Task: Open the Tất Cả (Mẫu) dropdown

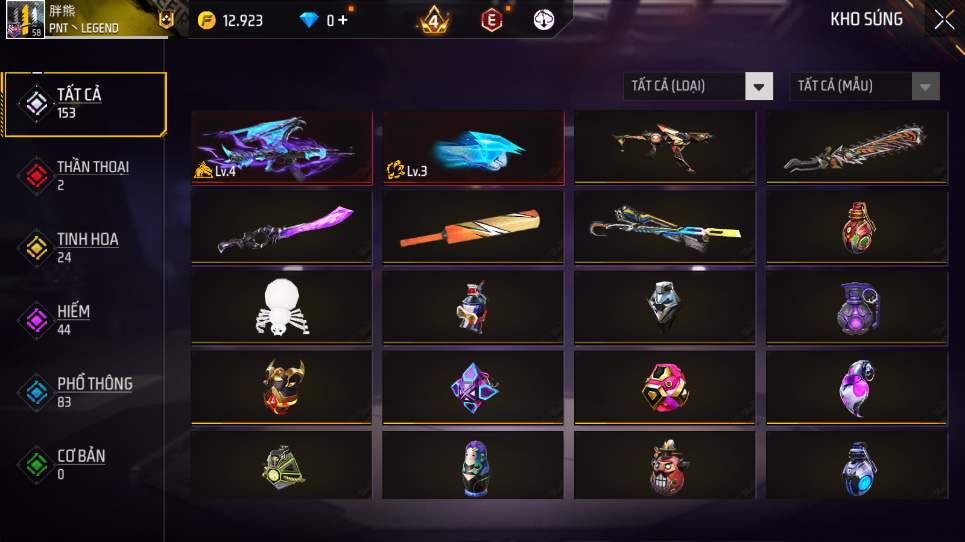Action: [x=864, y=86]
